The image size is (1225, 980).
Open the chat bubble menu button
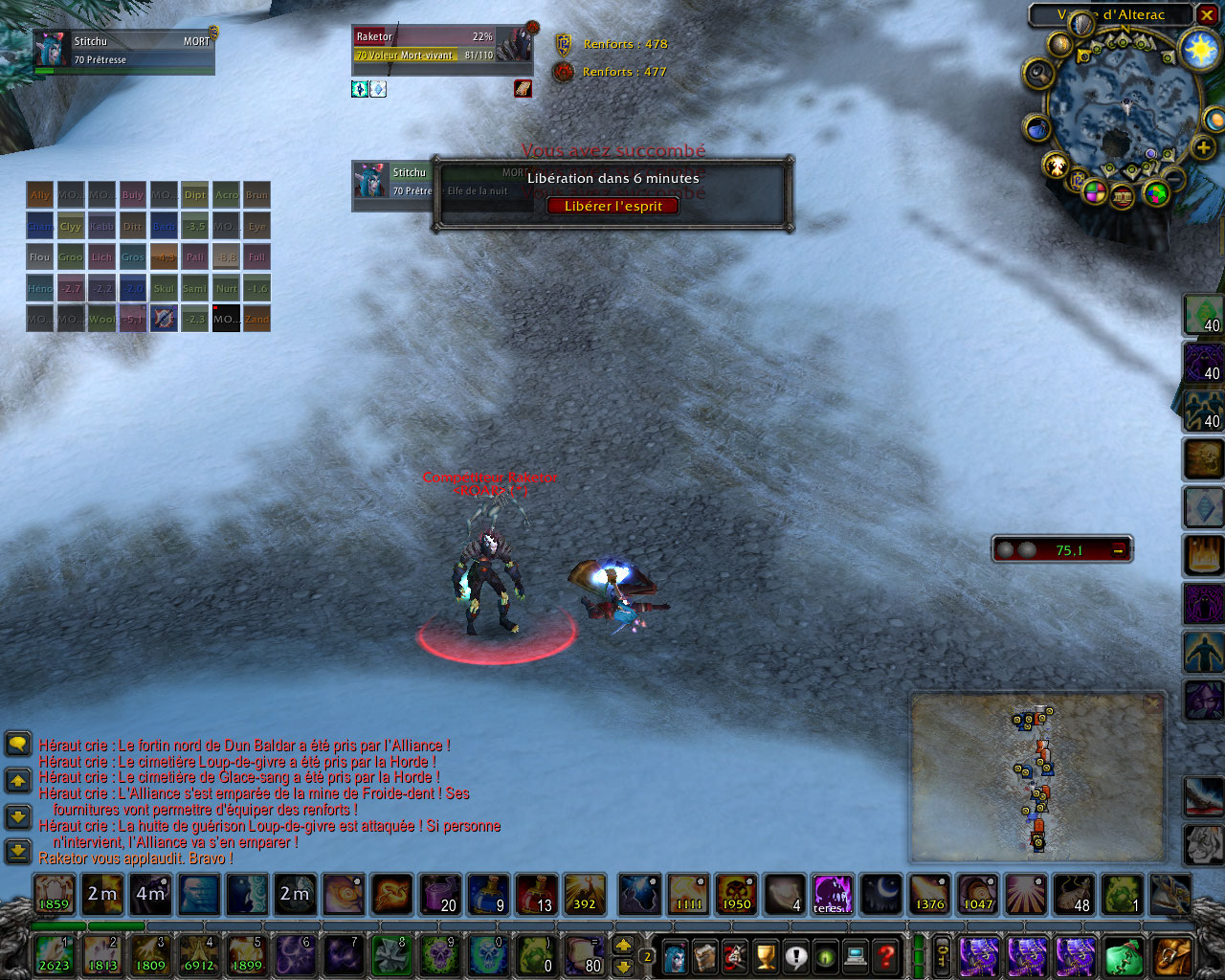pos(18,744)
